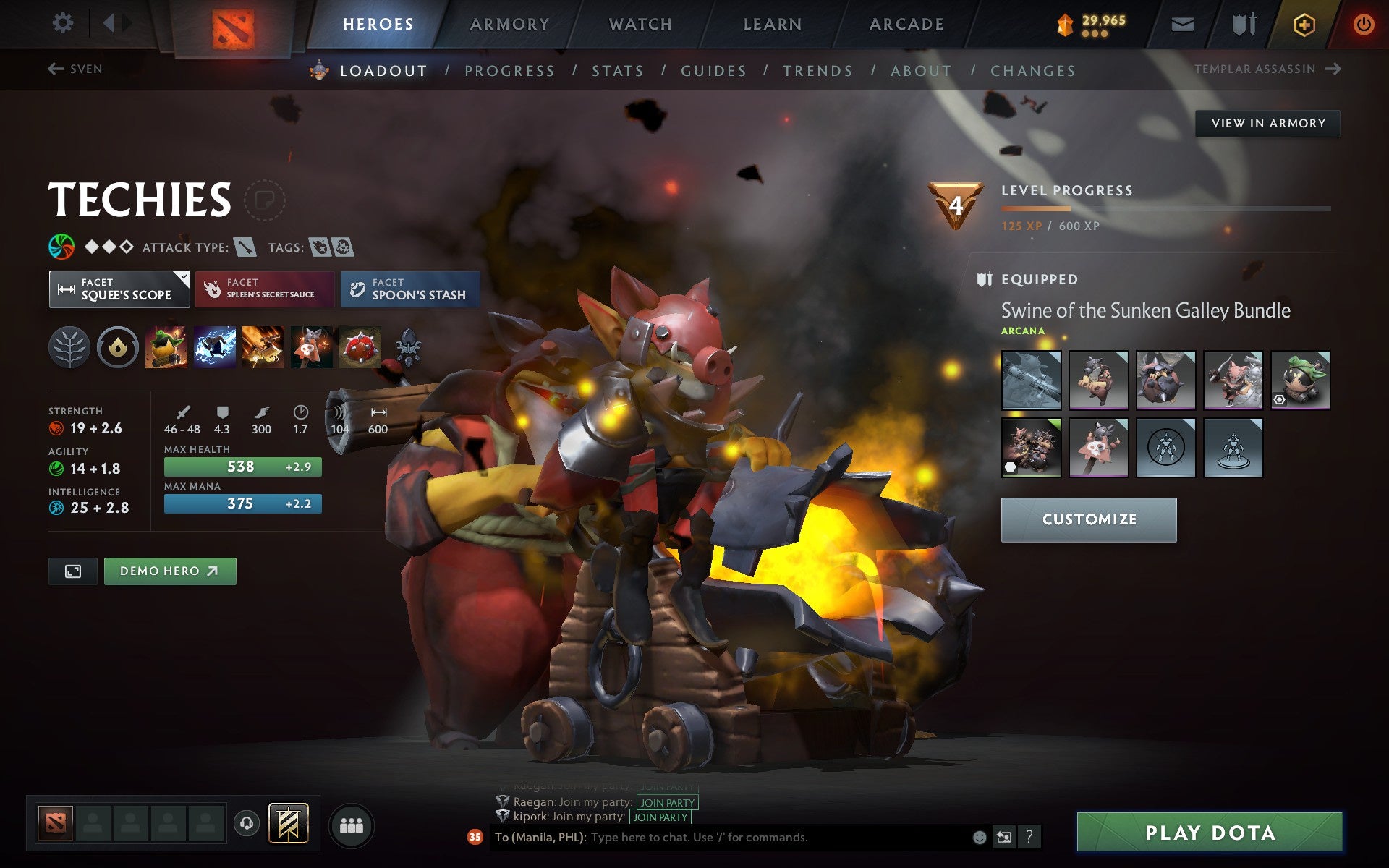
Task: Select the Squee's Scope facet
Action: 119,289
